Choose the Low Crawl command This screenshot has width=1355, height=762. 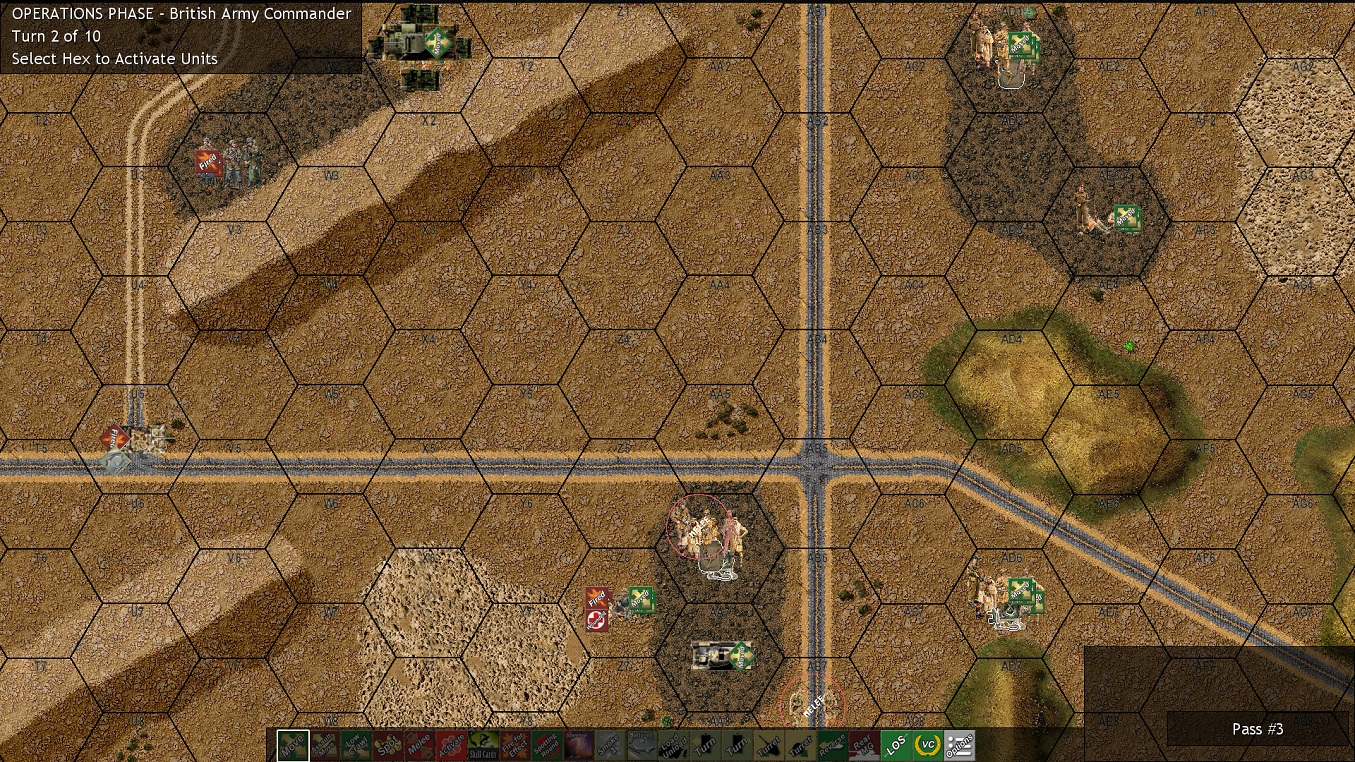(352, 745)
